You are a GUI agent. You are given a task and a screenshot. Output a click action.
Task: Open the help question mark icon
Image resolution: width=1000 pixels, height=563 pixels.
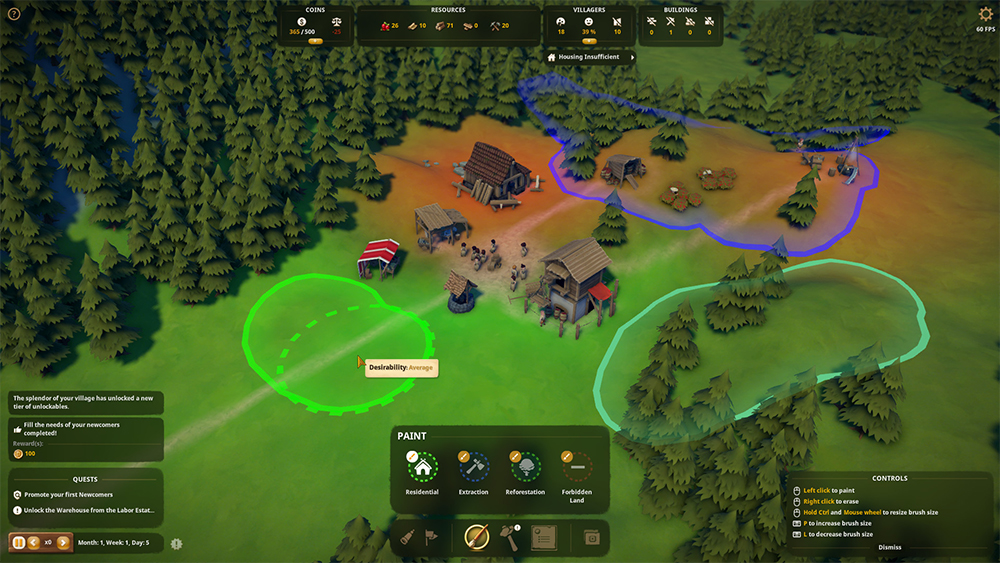pos(14,14)
